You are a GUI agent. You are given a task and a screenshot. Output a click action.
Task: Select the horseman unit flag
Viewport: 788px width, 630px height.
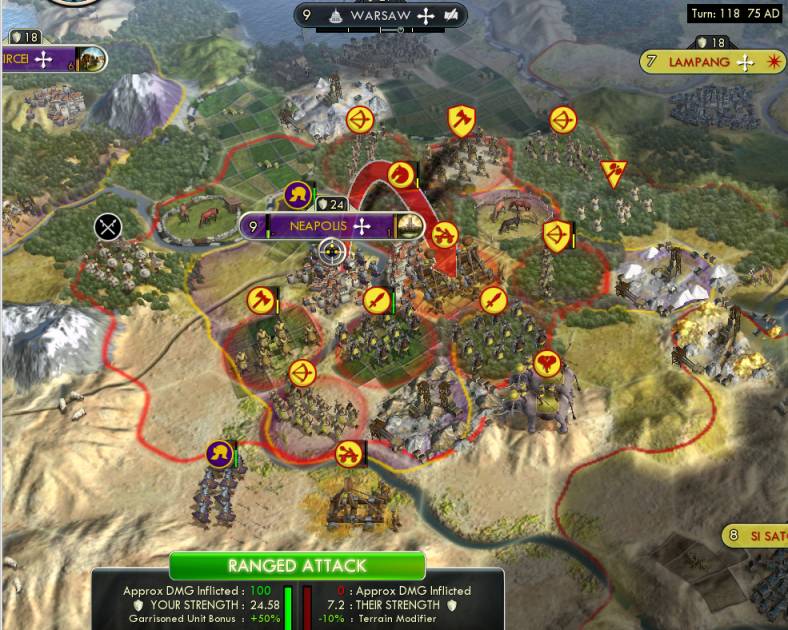401,174
